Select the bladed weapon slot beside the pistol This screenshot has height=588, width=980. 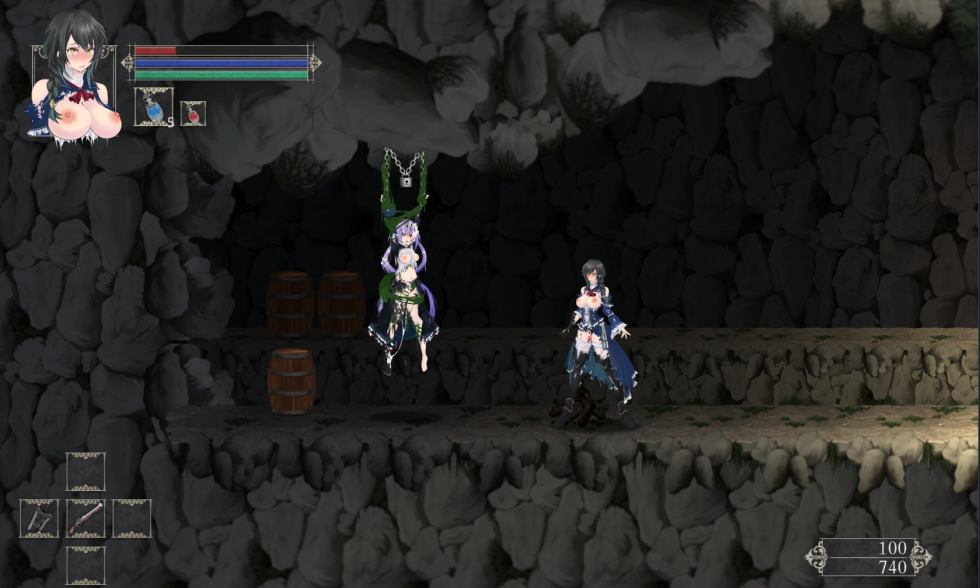pyautogui.click(x=40, y=518)
